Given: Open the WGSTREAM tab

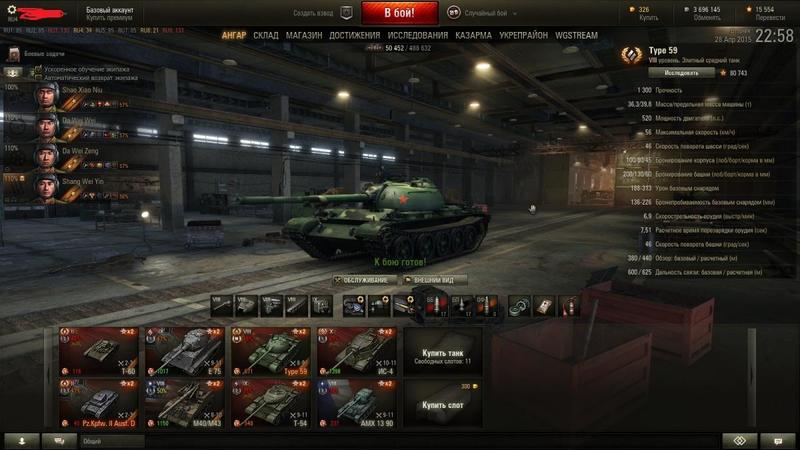Looking at the screenshot, I should click(576, 35).
